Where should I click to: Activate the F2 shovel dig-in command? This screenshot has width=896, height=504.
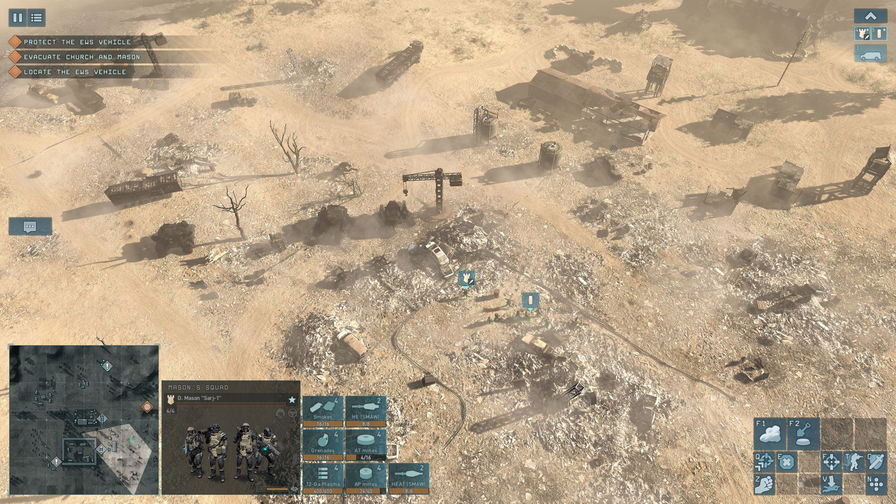pos(804,434)
